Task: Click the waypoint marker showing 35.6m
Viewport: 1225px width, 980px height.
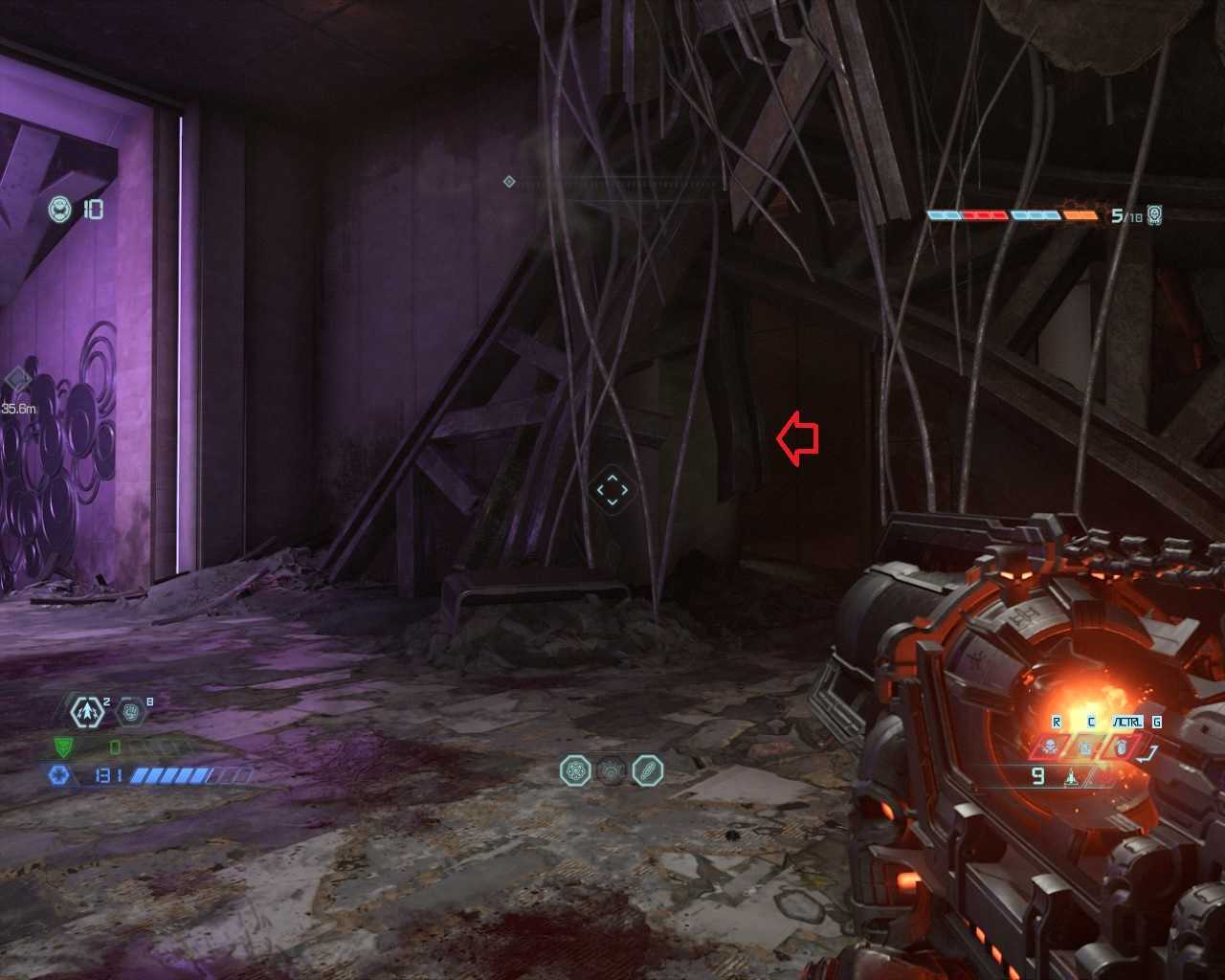Action: (x=17, y=380)
